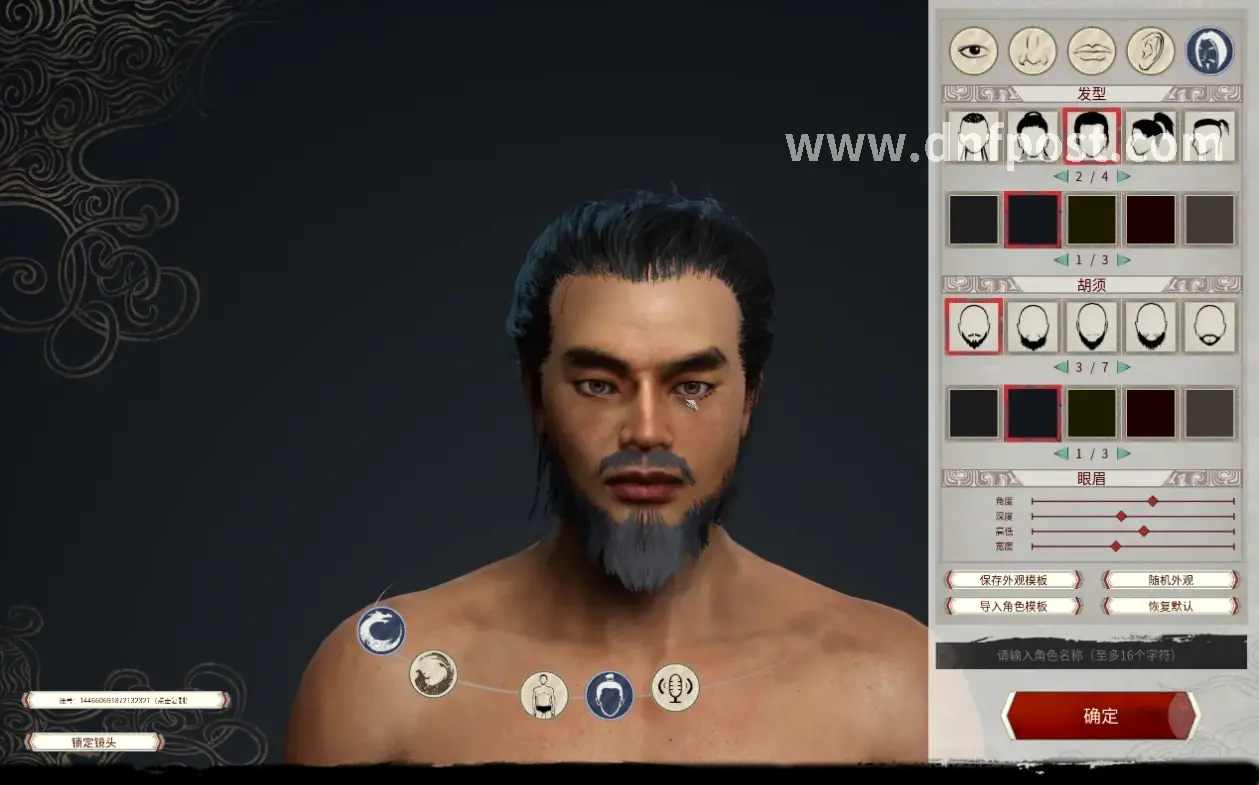This screenshot has height=785, width=1259.
Task: Click 保存外观模板 to save appearance template
Action: coord(1013,580)
